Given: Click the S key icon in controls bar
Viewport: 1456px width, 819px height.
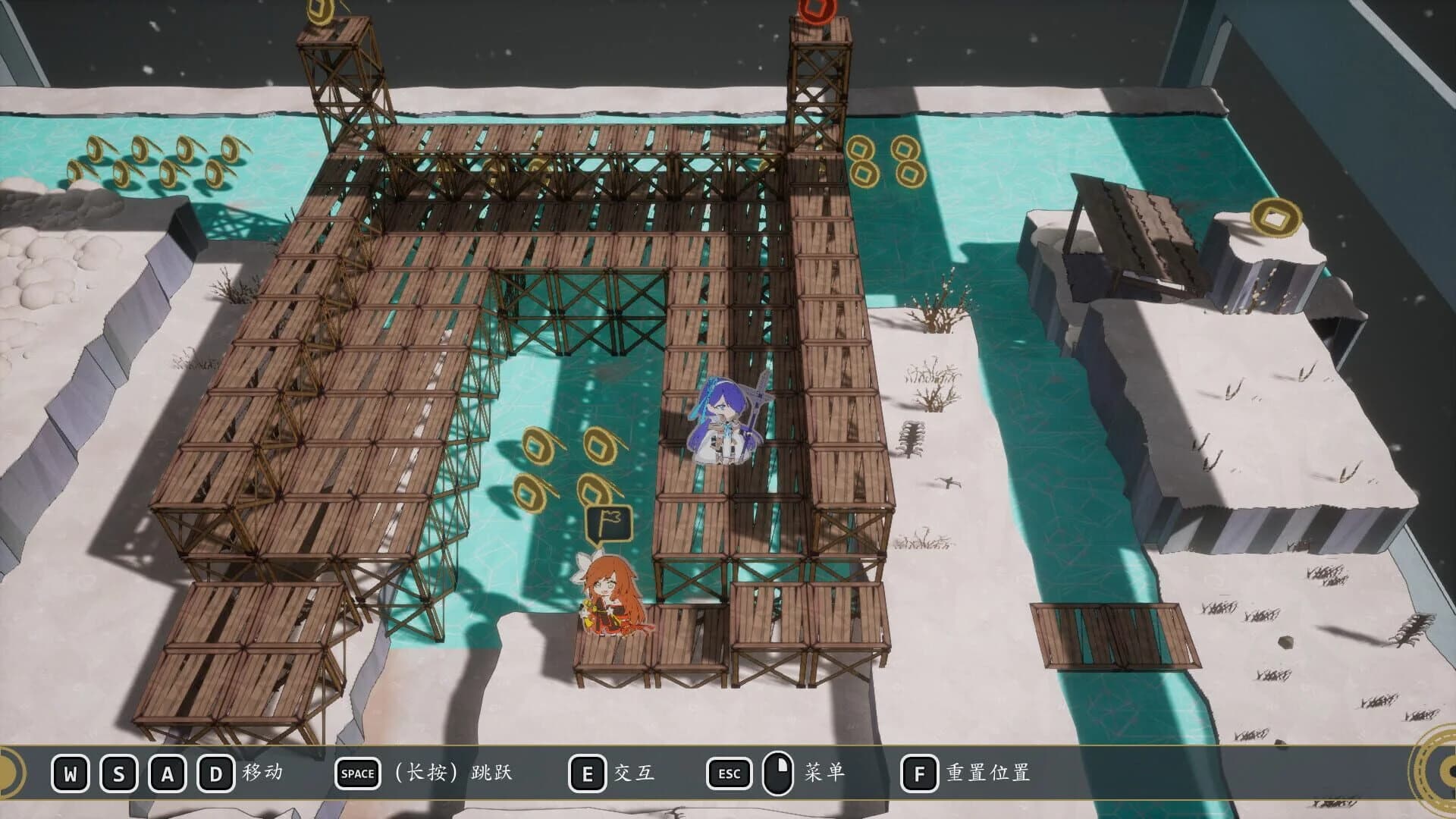Looking at the screenshot, I should click(x=118, y=774).
